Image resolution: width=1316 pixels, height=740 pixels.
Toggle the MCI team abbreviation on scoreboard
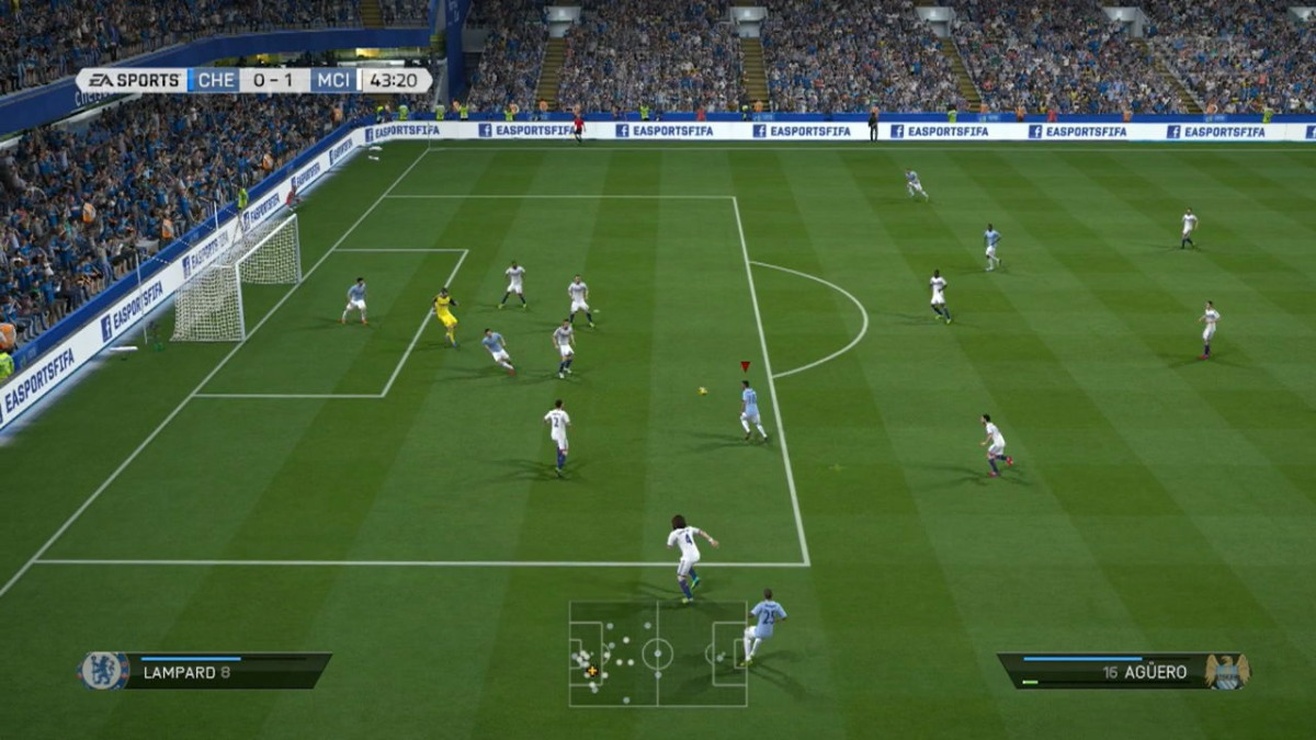336,79
